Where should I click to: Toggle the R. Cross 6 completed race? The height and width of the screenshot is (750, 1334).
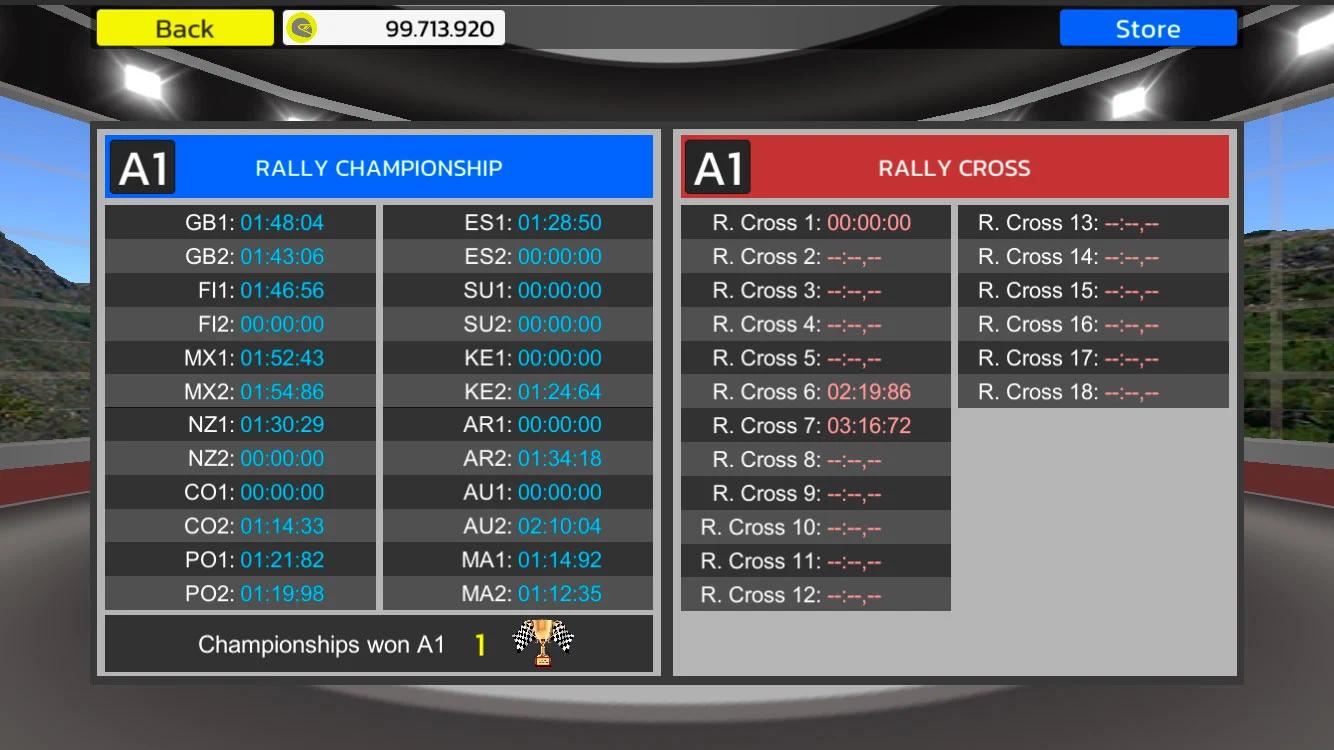[x=815, y=391]
